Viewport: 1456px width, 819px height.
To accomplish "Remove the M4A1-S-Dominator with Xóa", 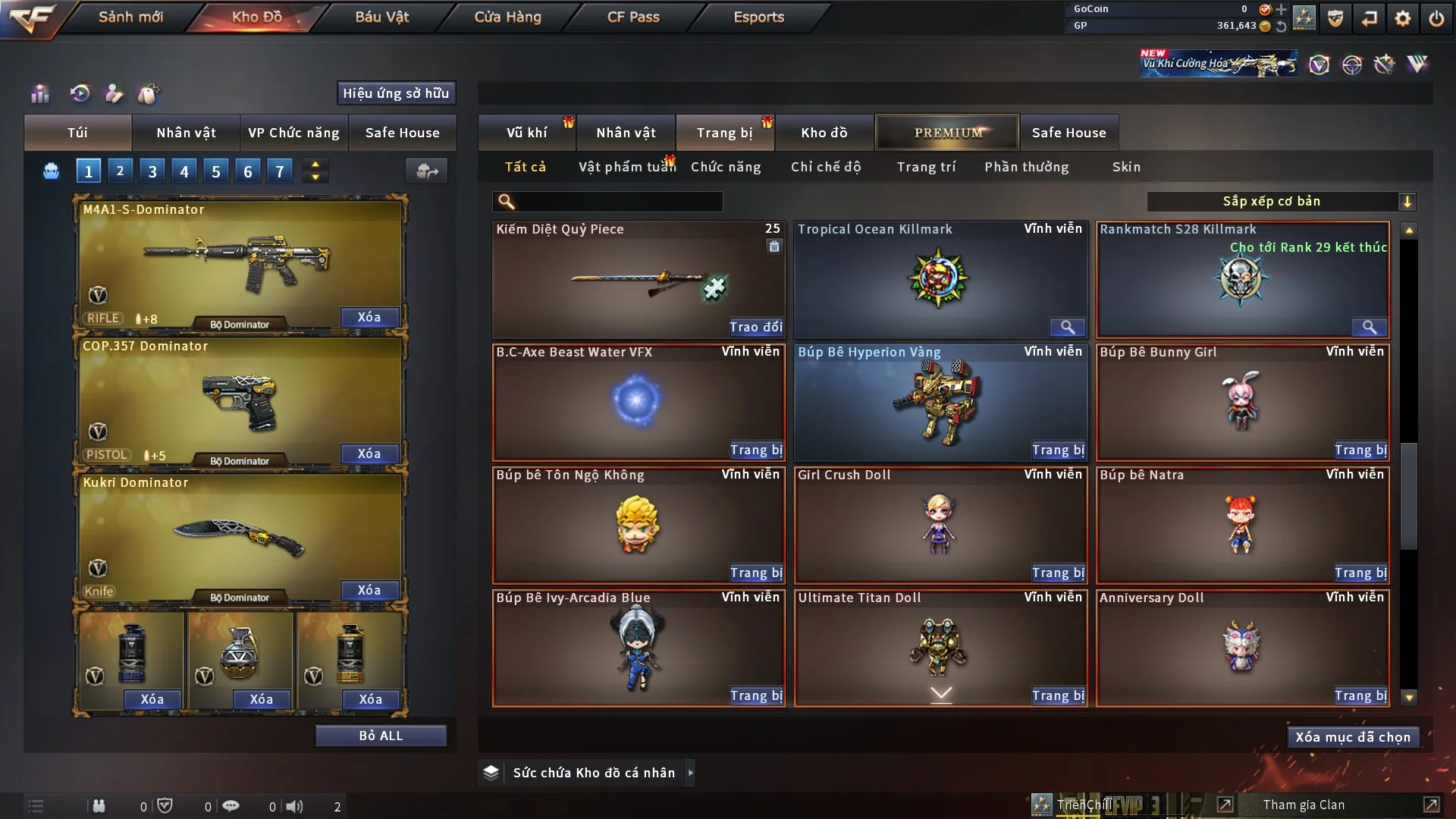I will pyautogui.click(x=369, y=317).
